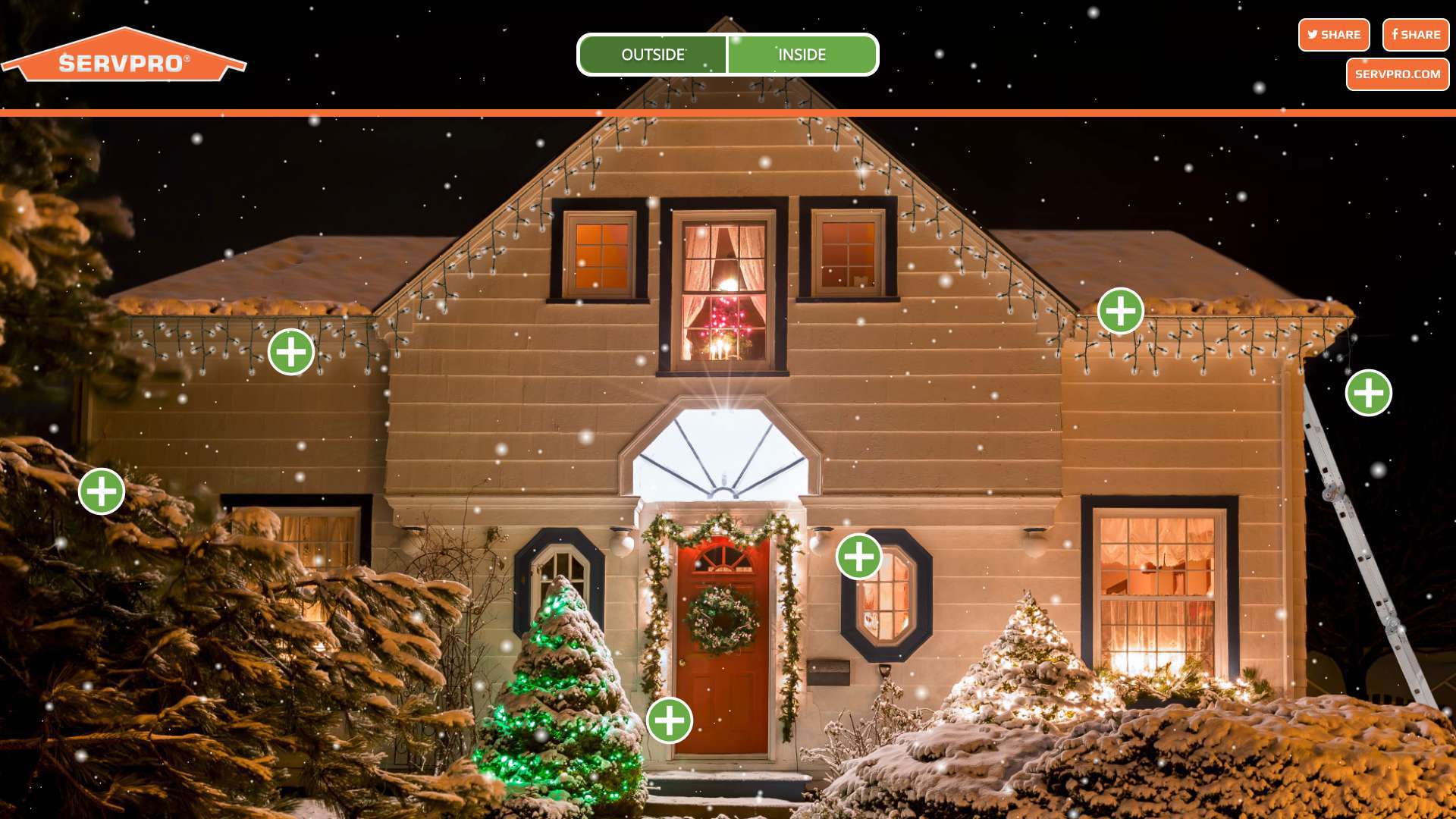
Task: Switch to the OUTSIDE view tab
Action: click(653, 55)
